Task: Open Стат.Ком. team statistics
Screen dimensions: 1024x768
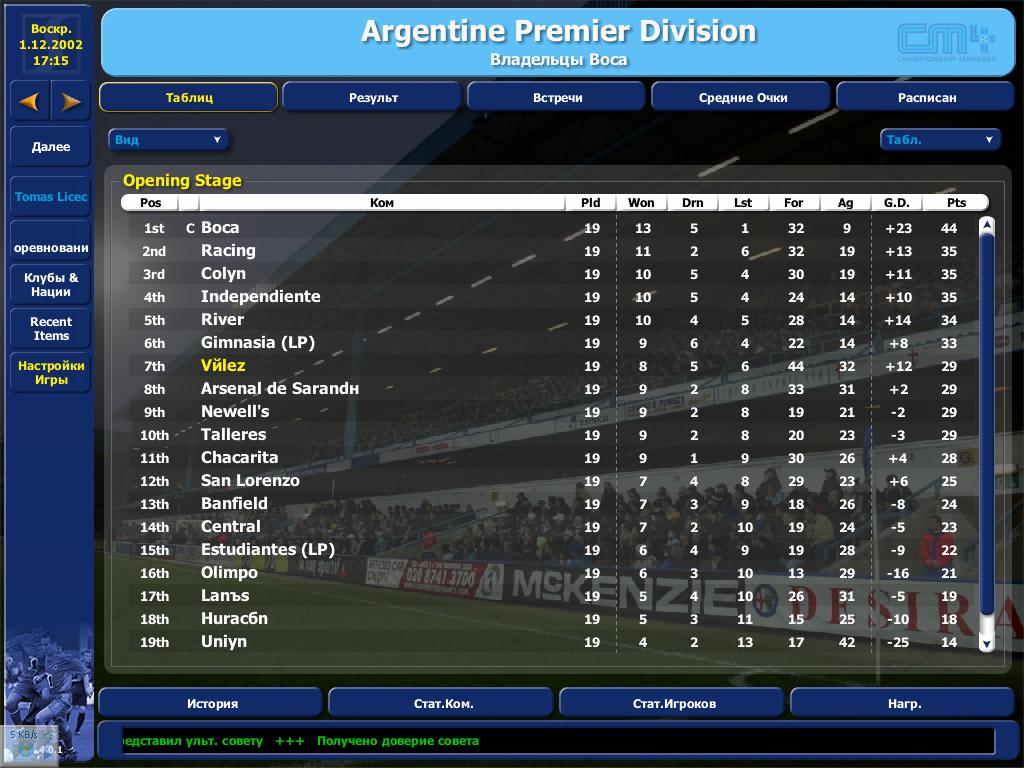Action: coord(443,703)
